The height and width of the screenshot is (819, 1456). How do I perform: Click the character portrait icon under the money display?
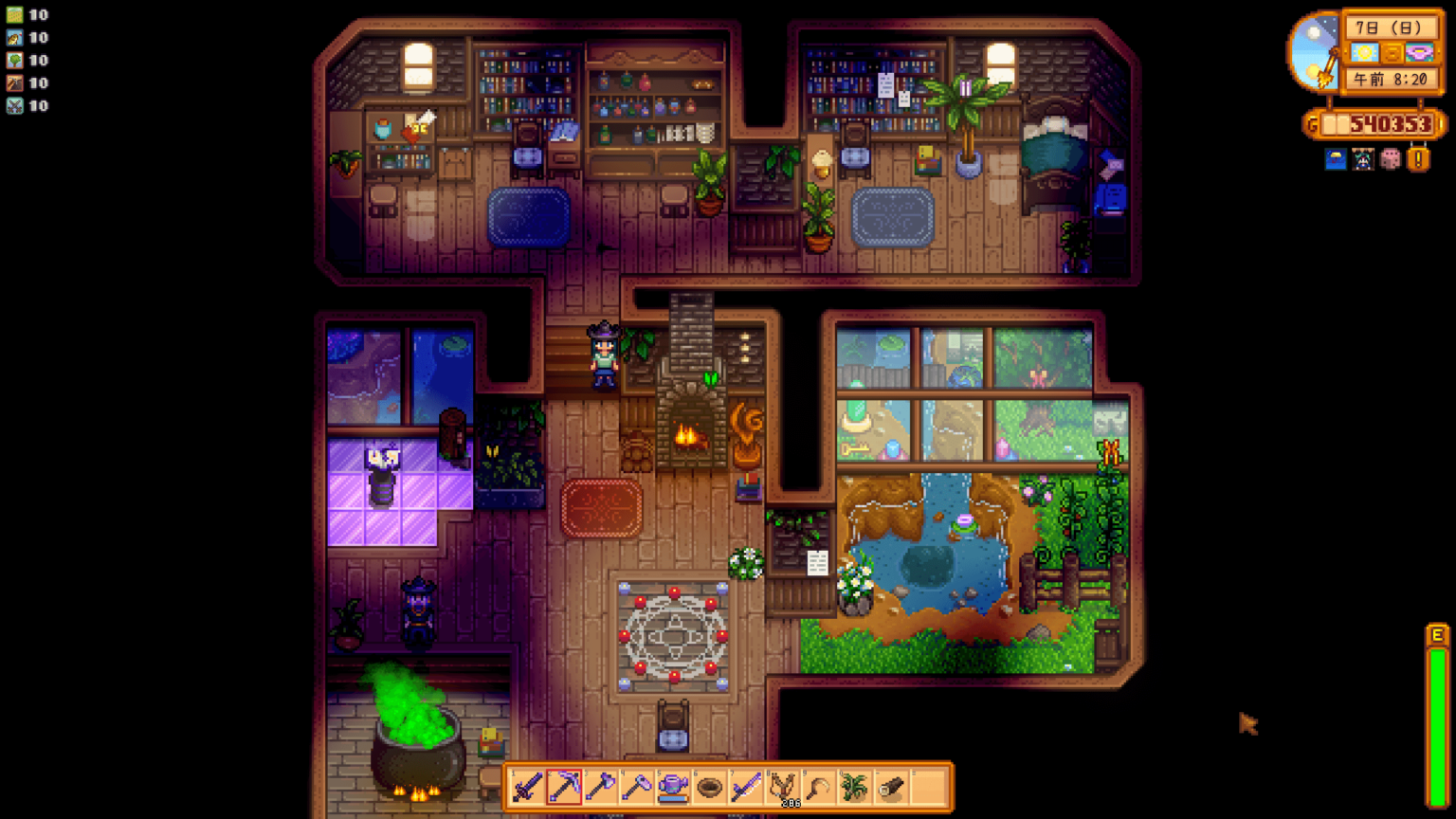click(1361, 159)
